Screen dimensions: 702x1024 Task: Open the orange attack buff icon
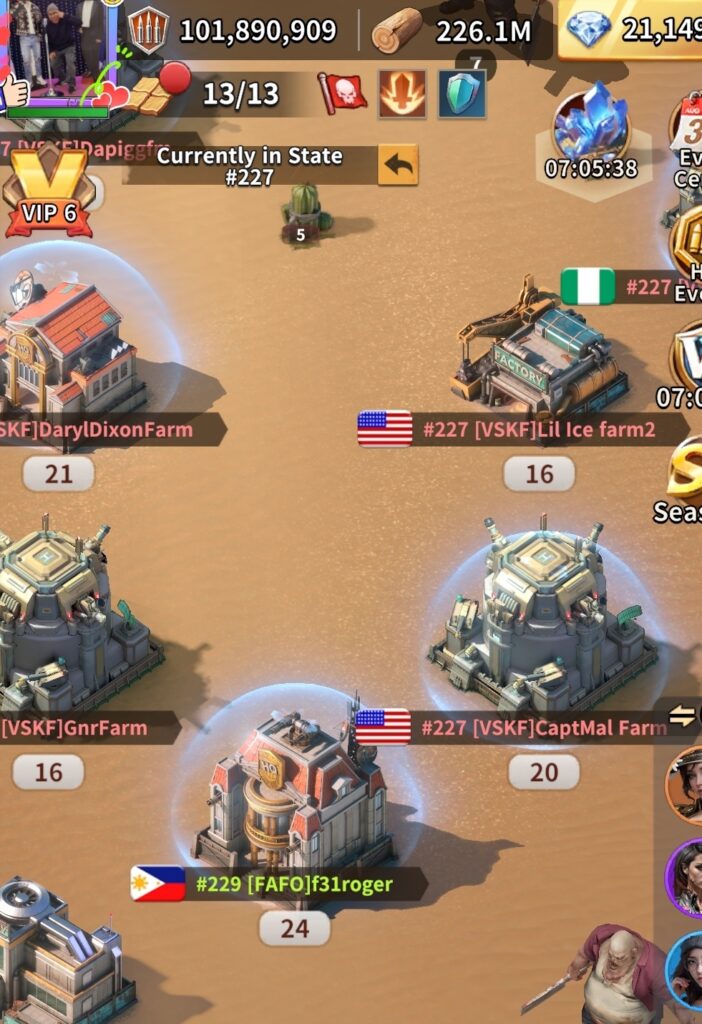pos(402,94)
